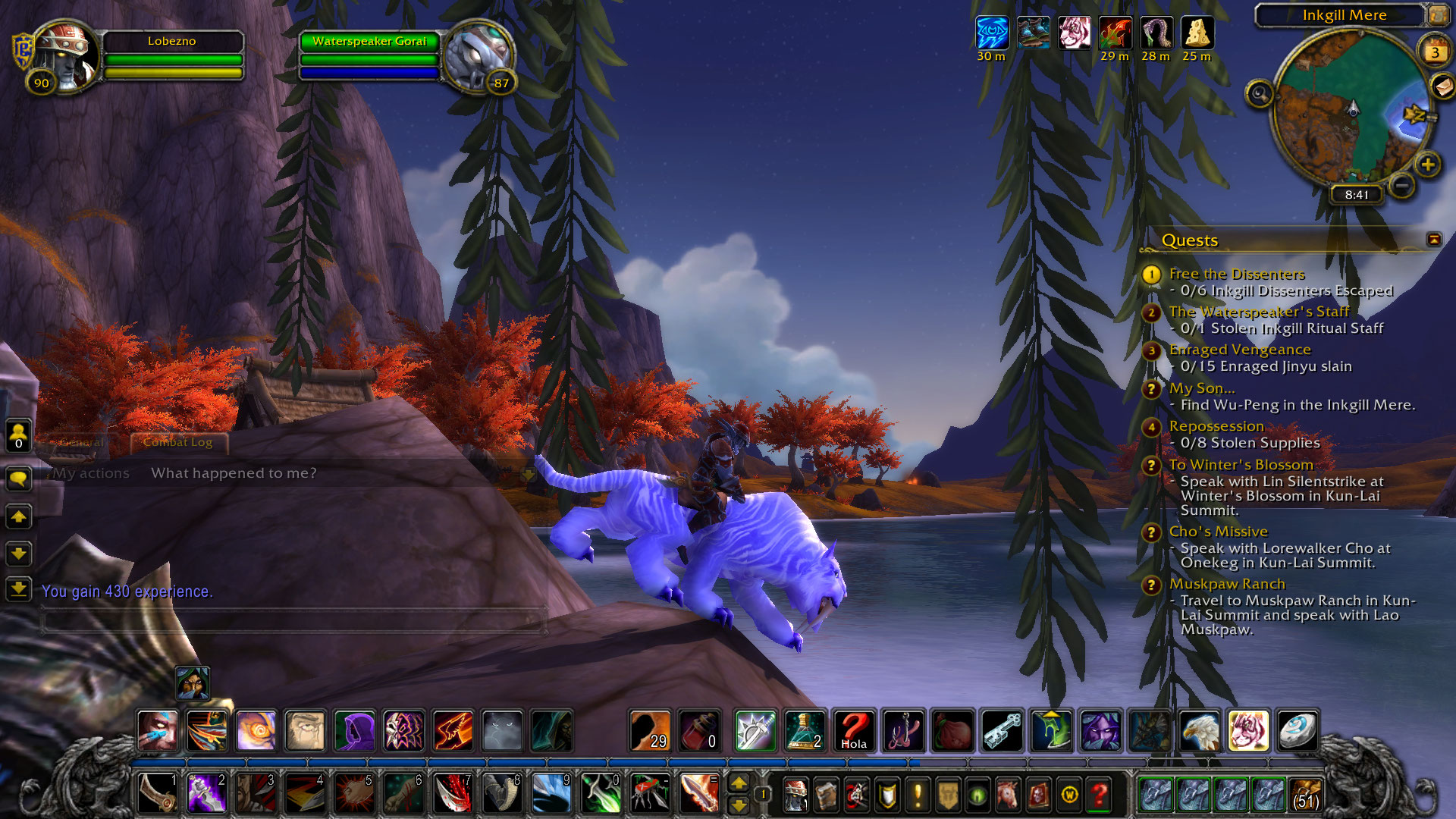Collapse the Quests tracker panel
Viewport: 1456px width, 819px height.
coord(1433,240)
